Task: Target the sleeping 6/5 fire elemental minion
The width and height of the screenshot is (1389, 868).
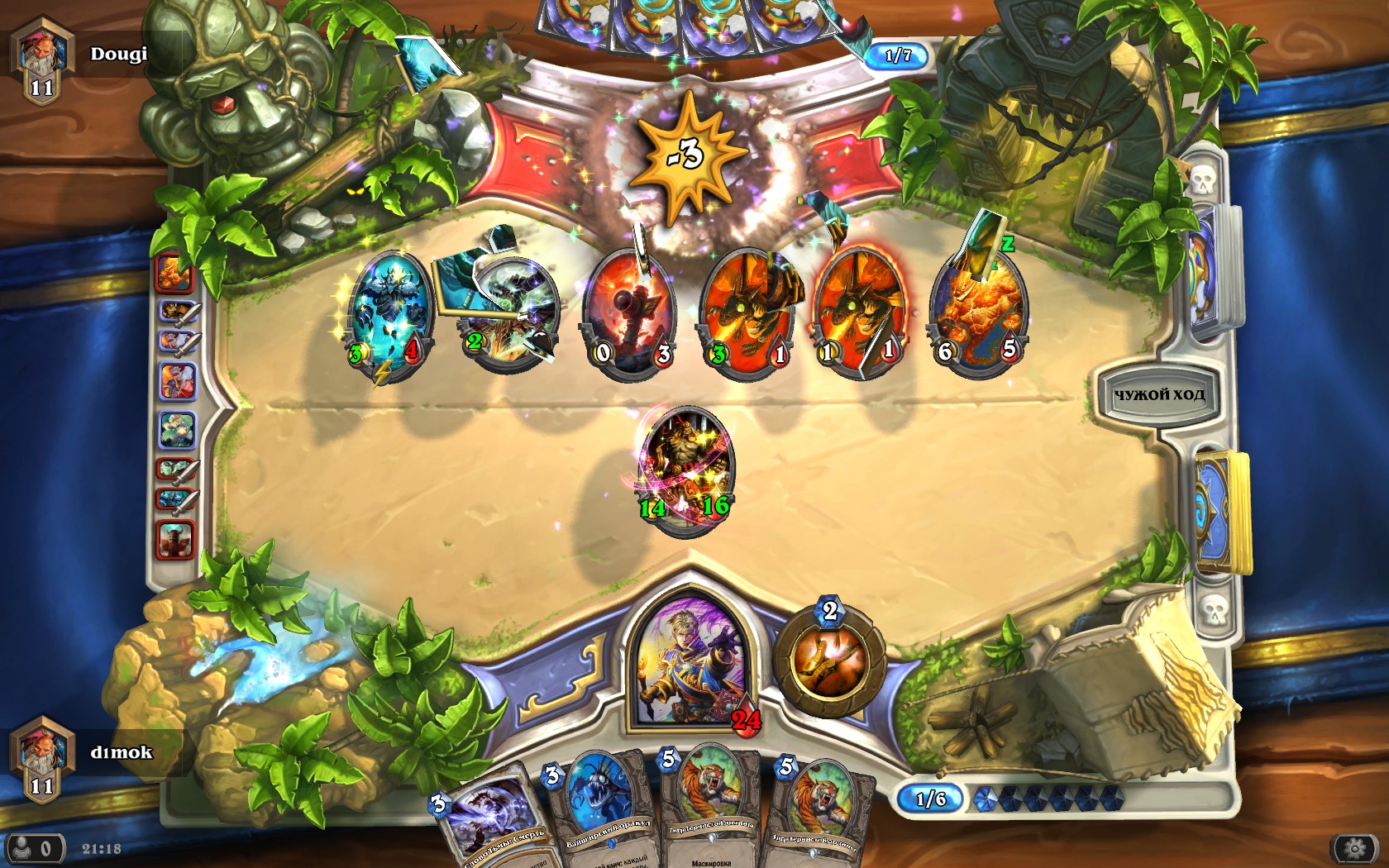Action: (979, 312)
